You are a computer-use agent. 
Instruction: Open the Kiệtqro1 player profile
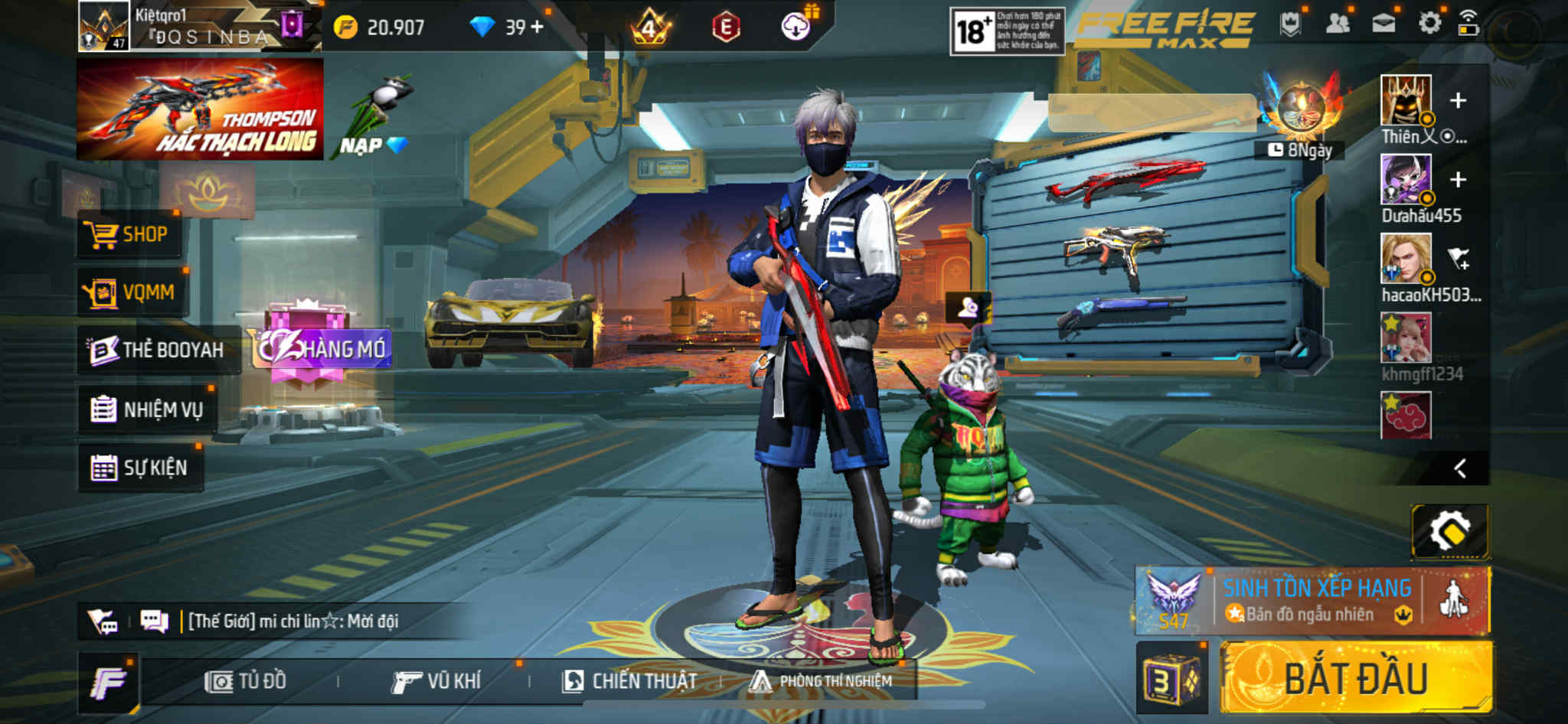(105, 26)
